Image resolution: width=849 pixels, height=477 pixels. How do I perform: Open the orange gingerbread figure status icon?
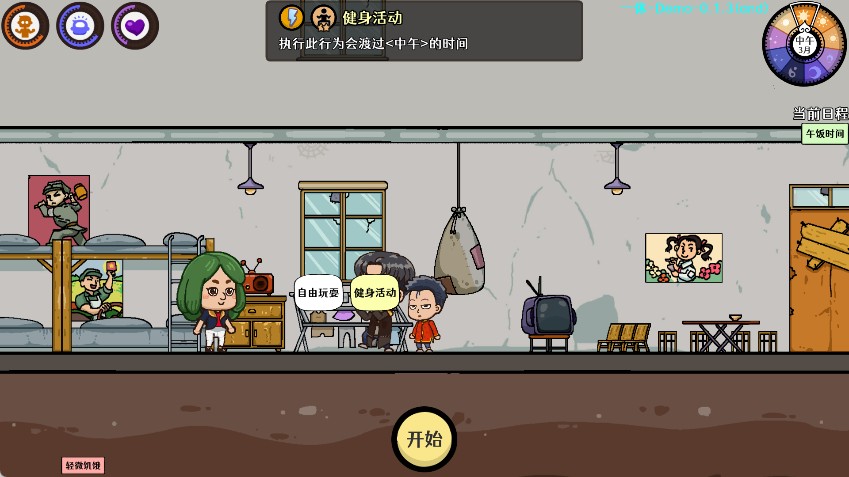pos(24,25)
